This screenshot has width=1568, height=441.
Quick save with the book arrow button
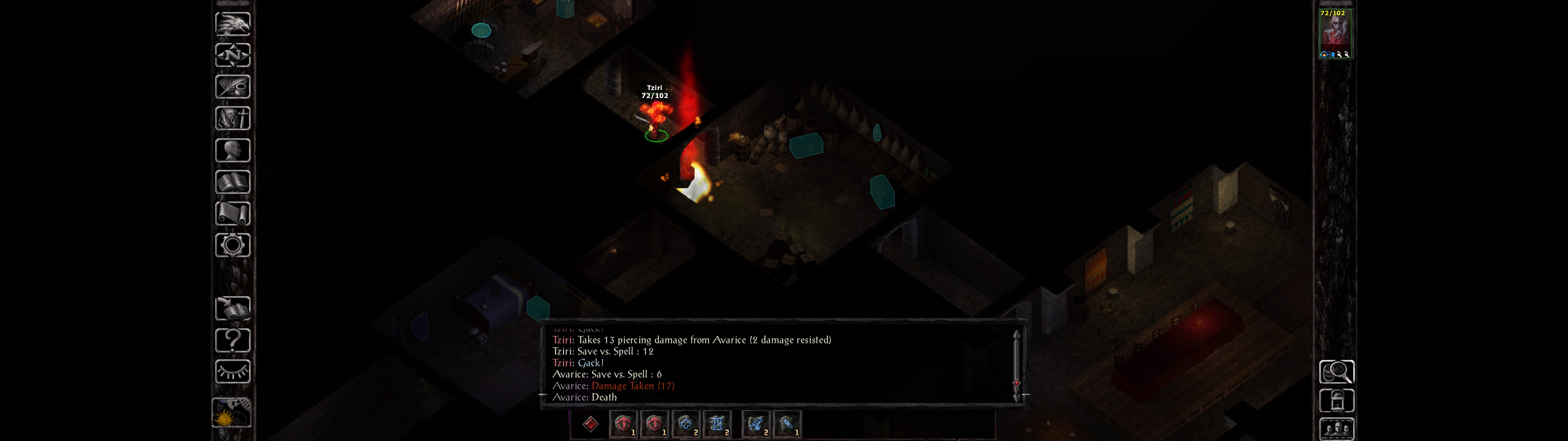coord(232,309)
